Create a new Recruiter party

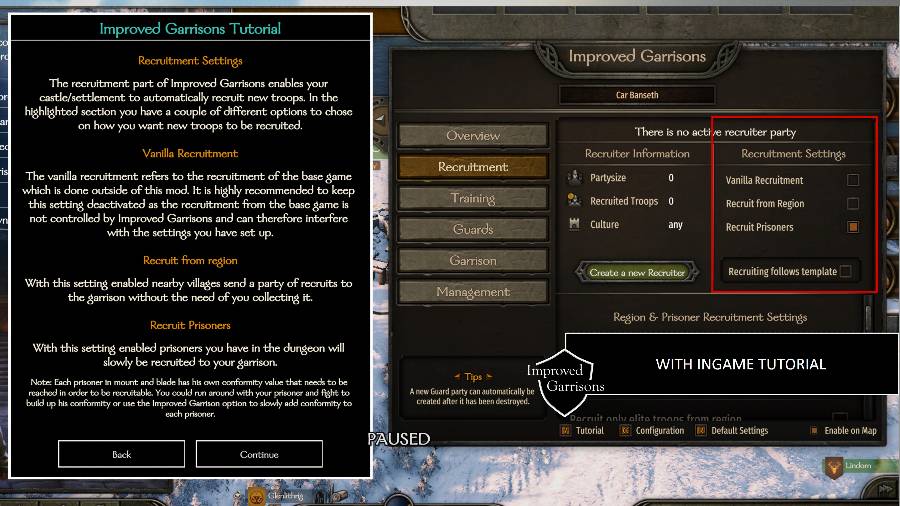click(x=637, y=272)
